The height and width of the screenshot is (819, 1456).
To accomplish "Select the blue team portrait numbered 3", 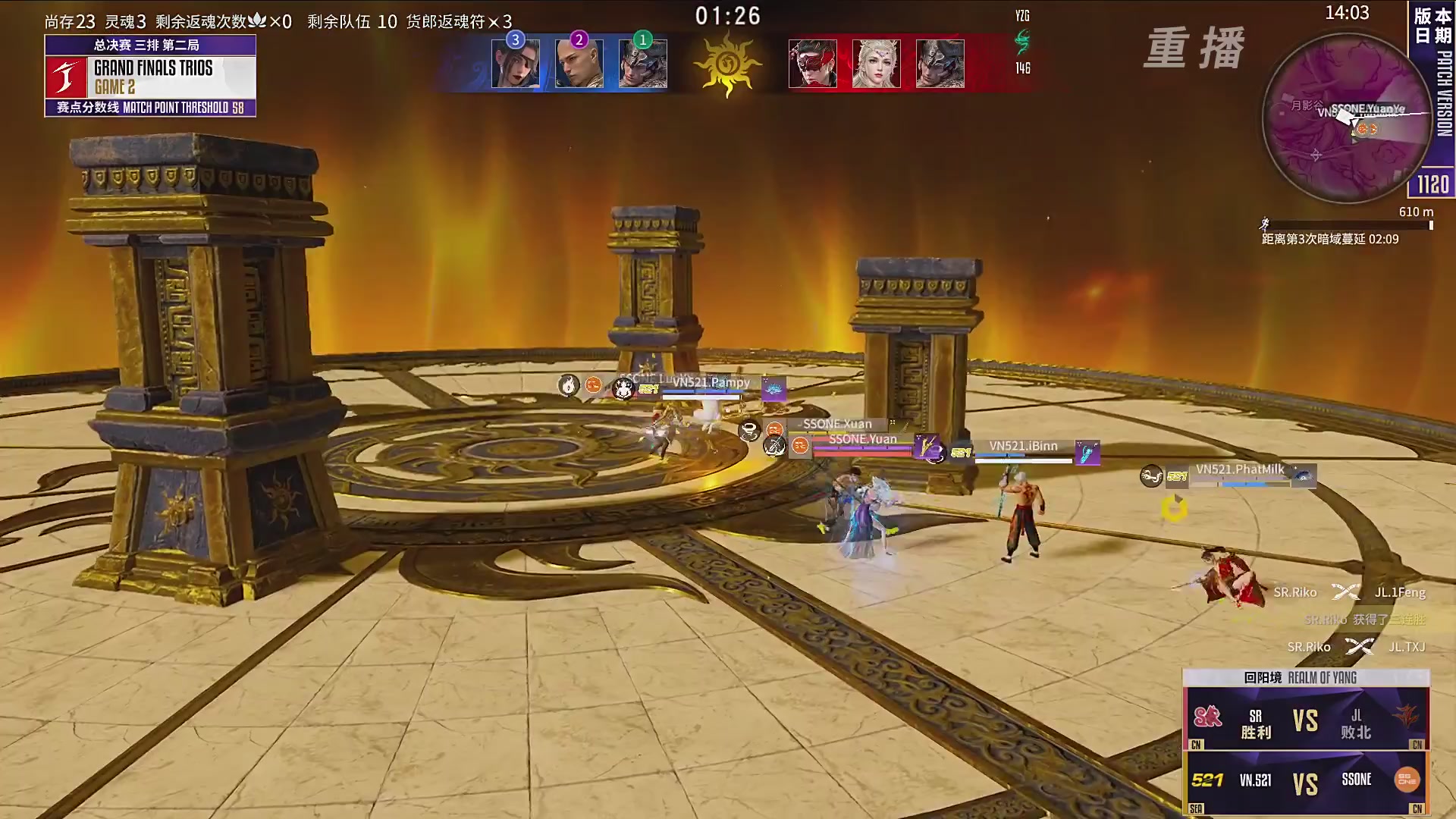I will [x=516, y=64].
